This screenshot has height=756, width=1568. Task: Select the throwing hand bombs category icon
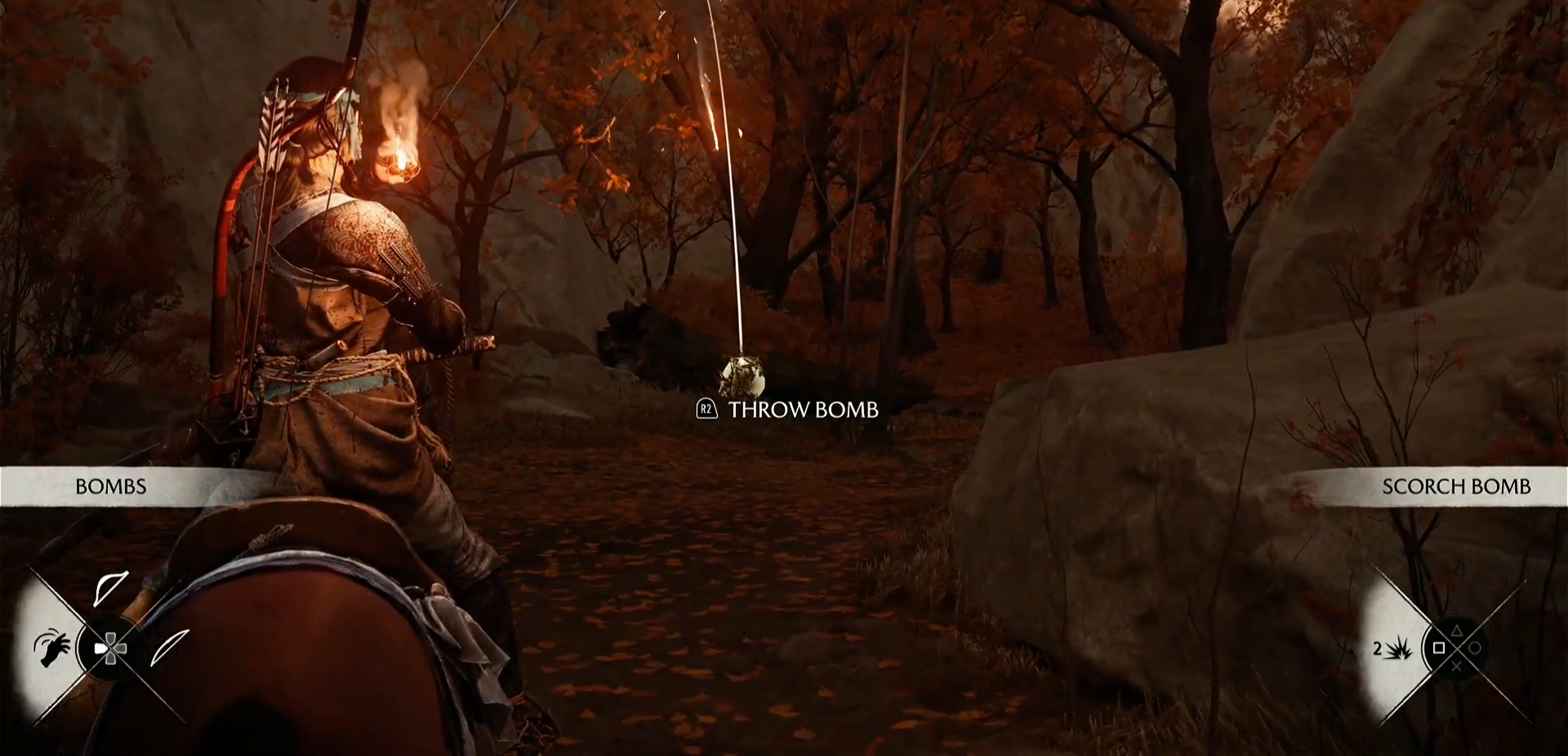coord(51,647)
